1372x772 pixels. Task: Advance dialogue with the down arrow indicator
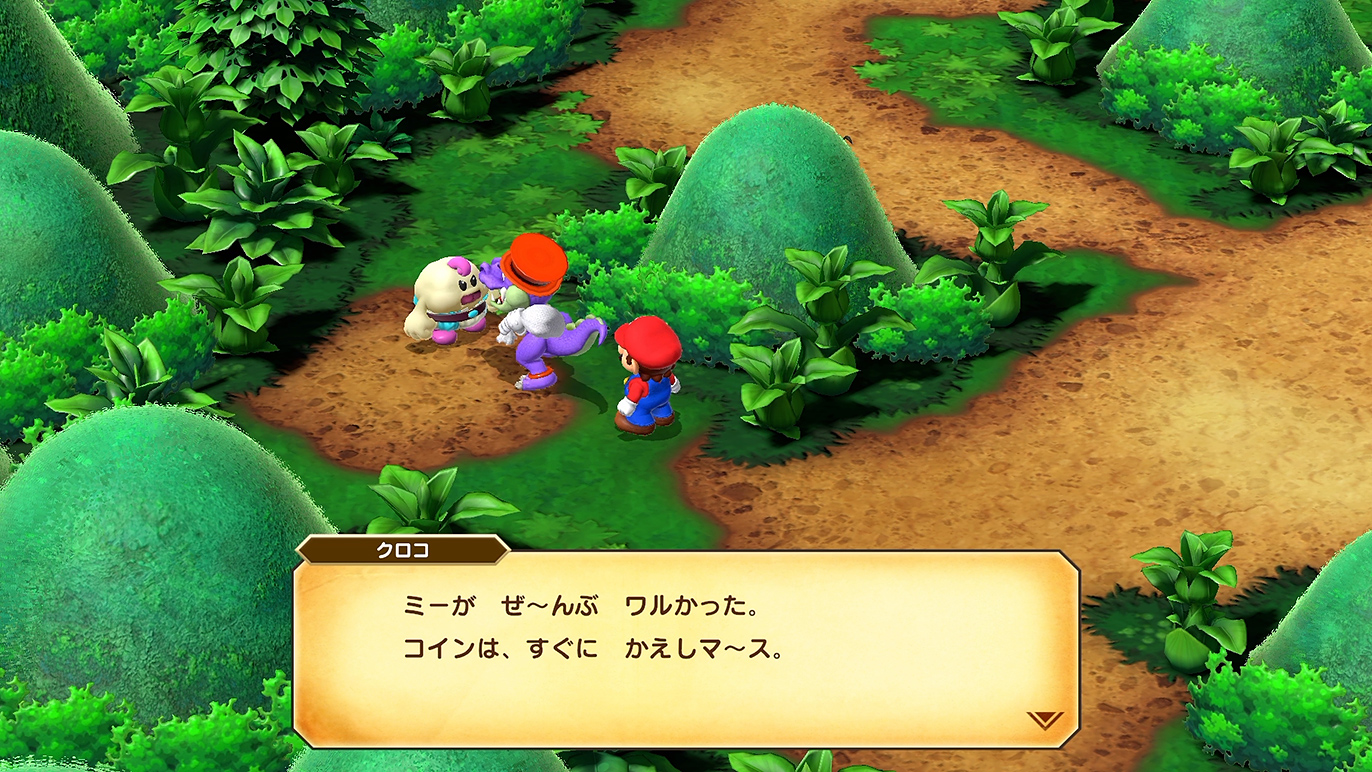click(1045, 719)
